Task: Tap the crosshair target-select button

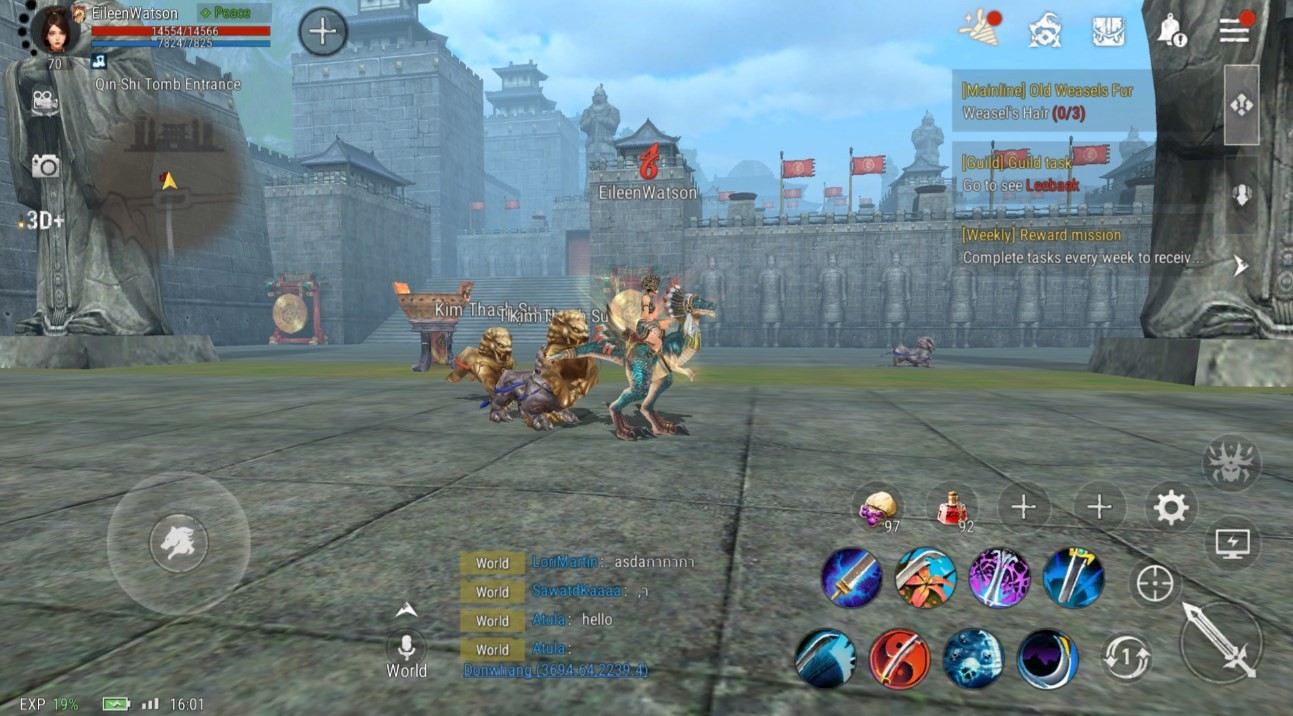Action: pos(1154,583)
